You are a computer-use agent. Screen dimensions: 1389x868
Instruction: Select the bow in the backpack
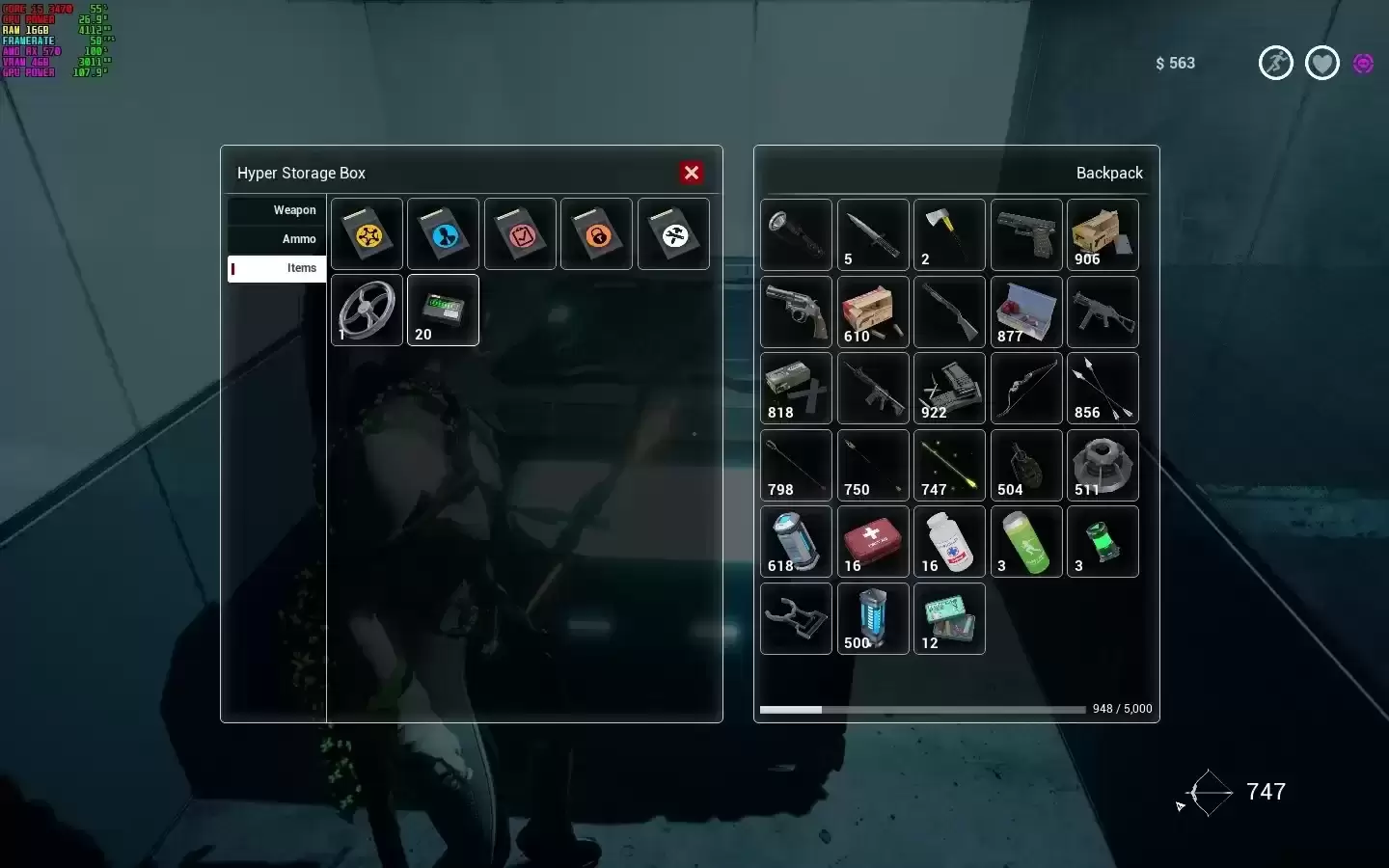click(1026, 389)
